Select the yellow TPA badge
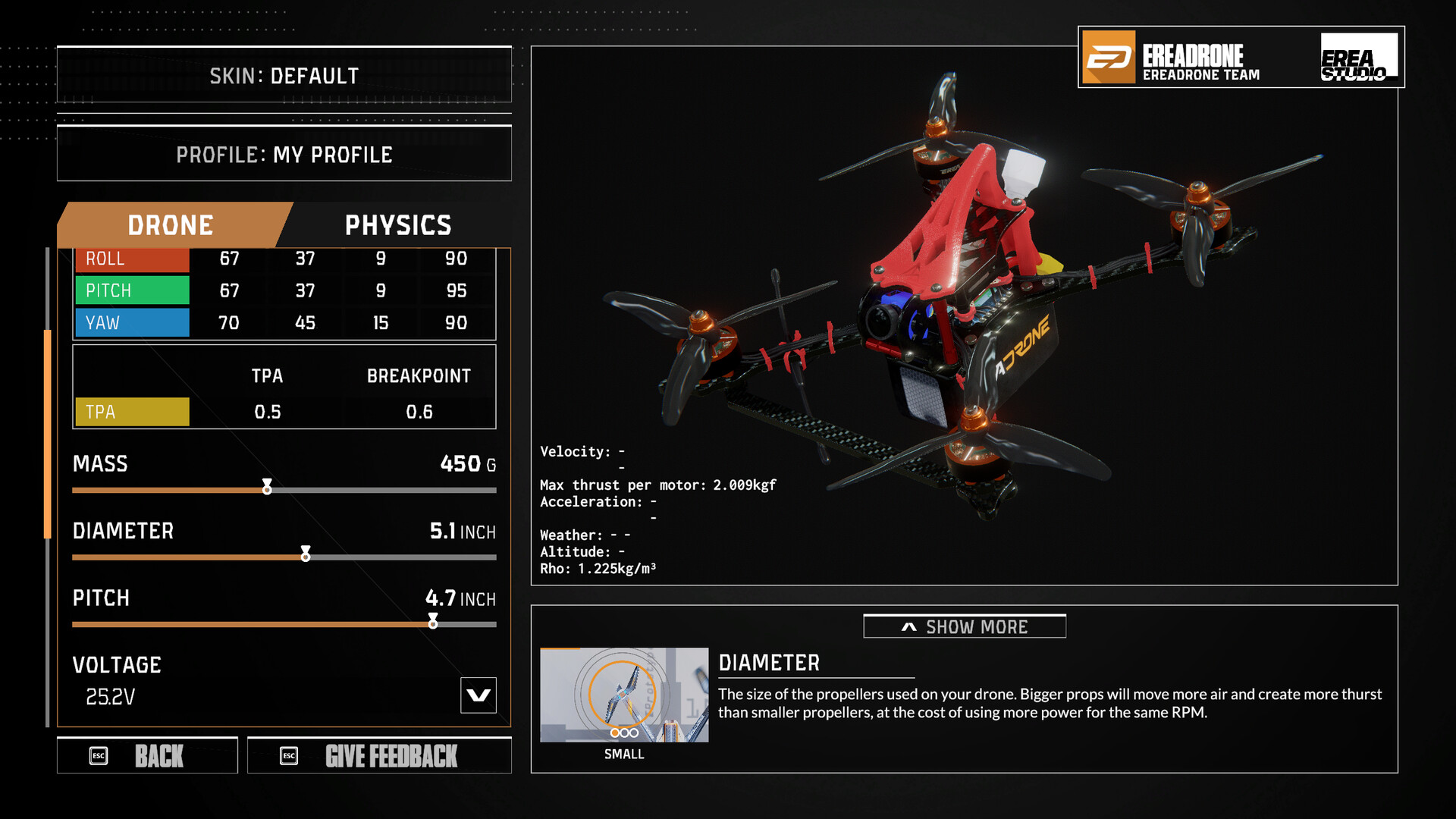The width and height of the screenshot is (1456, 819). pyautogui.click(x=131, y=412)
